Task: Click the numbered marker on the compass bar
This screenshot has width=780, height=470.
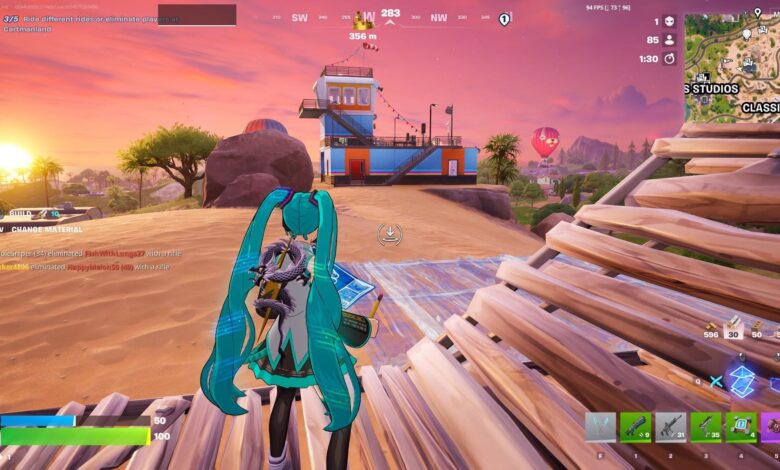Action: click(x=505, y=19)
